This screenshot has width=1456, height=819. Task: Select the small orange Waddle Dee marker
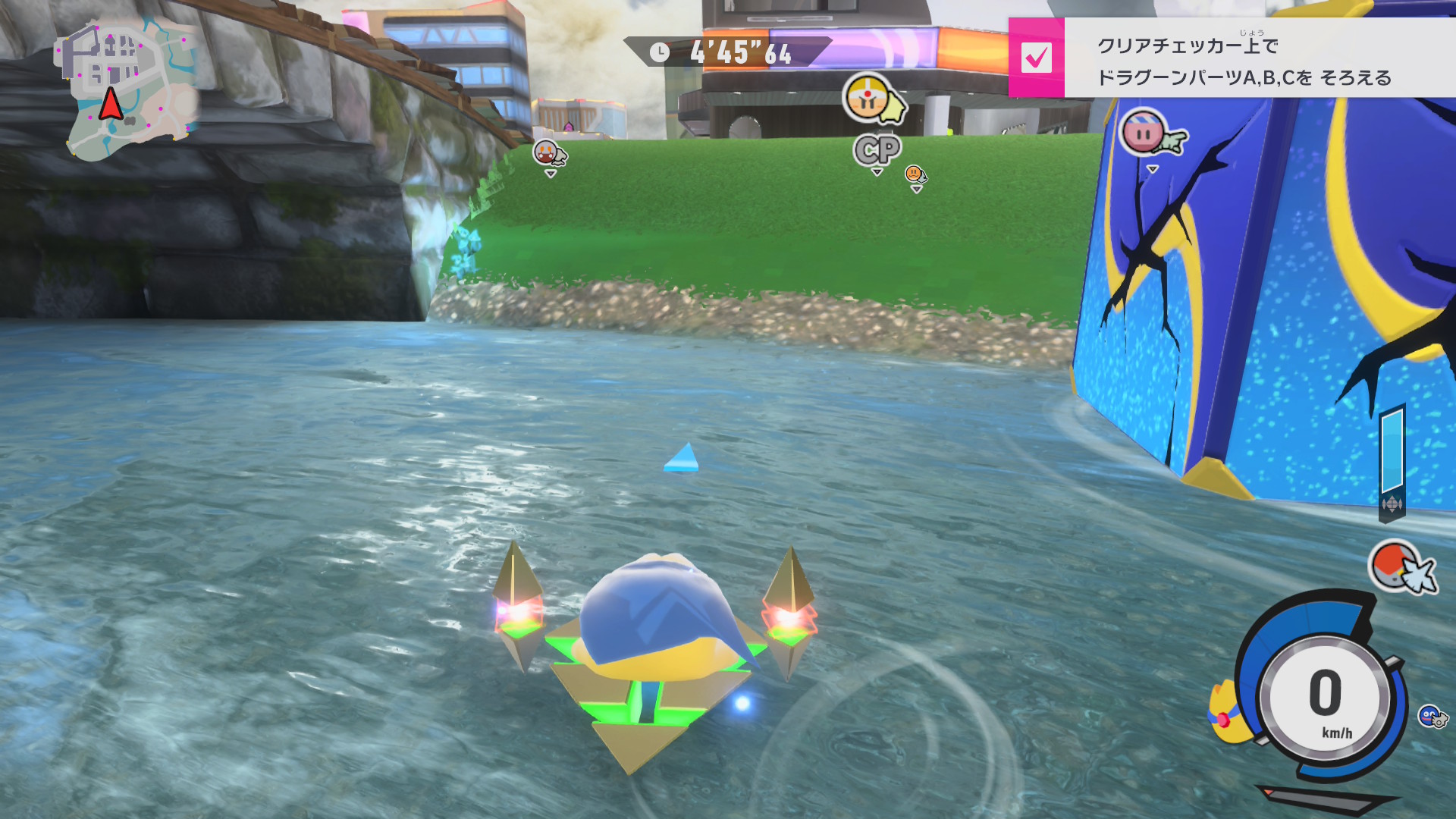pos(915,174)
